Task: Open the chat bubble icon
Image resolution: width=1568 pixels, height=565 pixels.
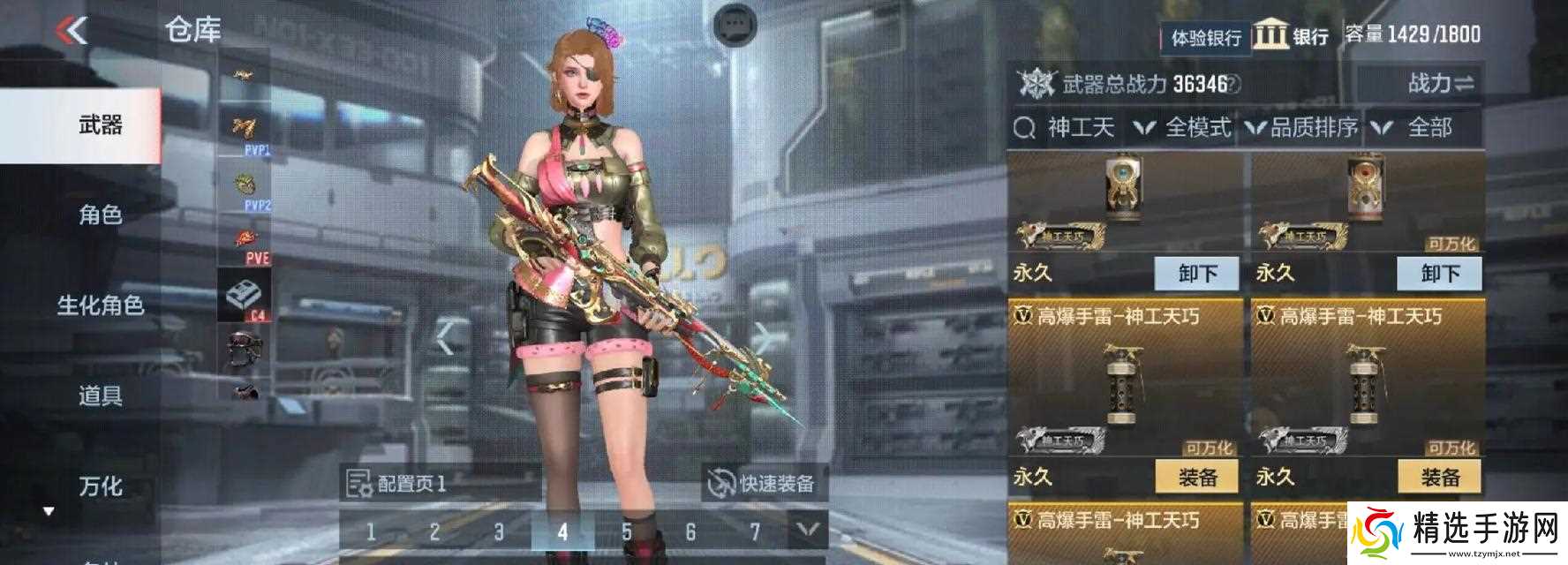Action: pos(735,25)
